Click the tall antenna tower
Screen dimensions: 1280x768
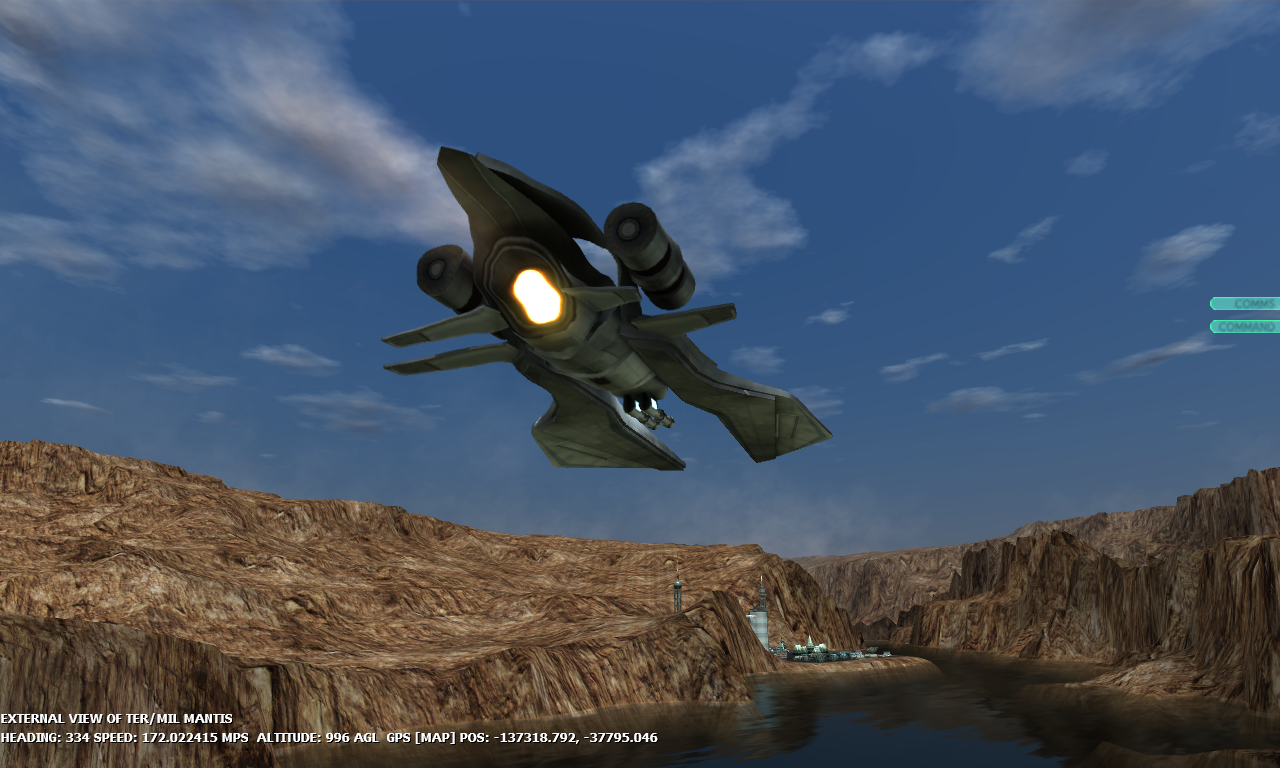[678, 590]
